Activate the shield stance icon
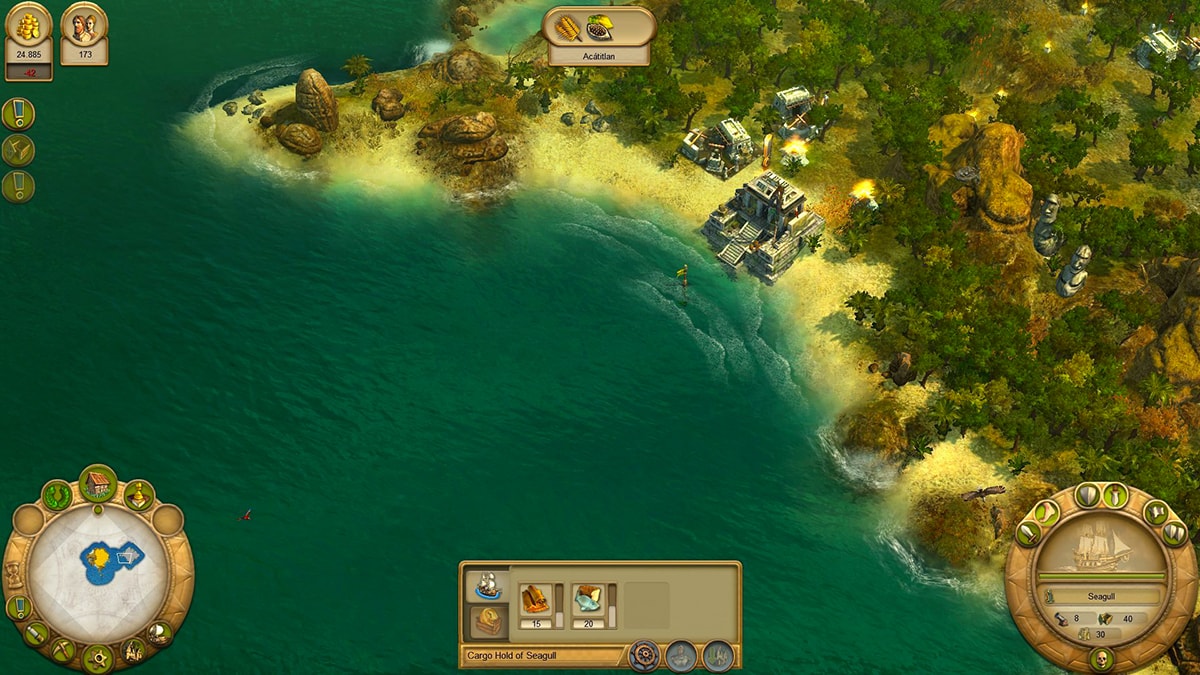The width and height of the screenshot is (1200, 675). 1087,494
